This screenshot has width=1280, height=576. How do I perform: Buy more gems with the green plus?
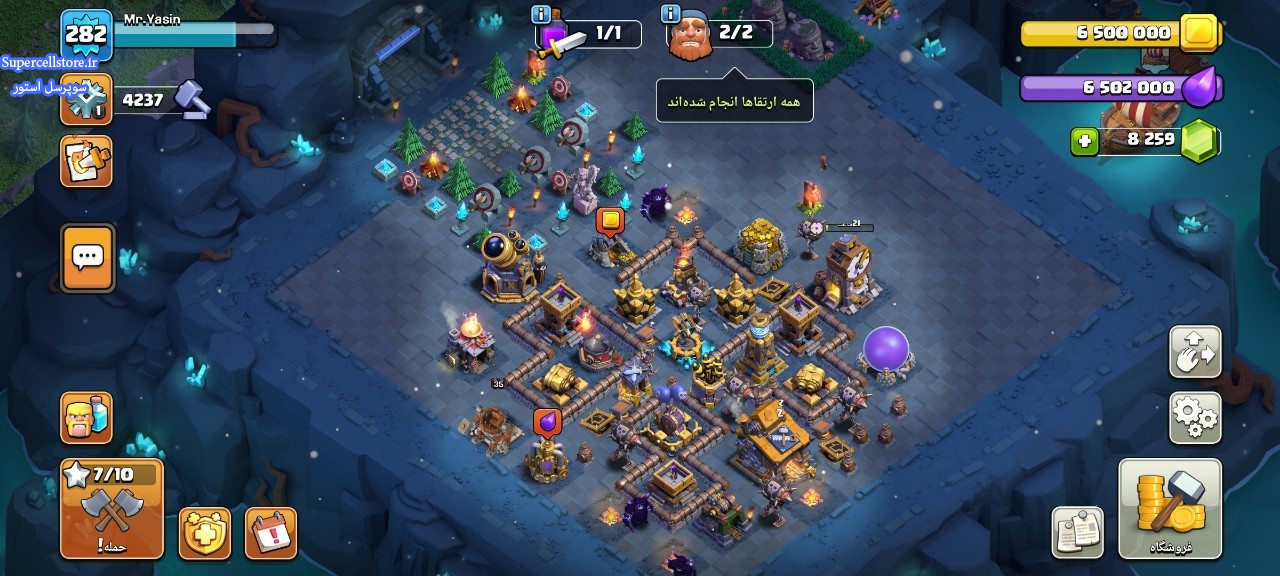coord(1084,141)
